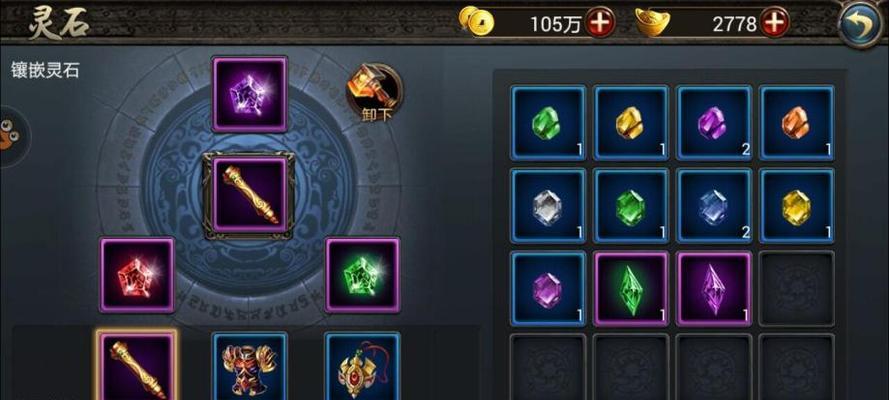Add more gold coins with plus button
Screen dimensions: 889x400
601,22
